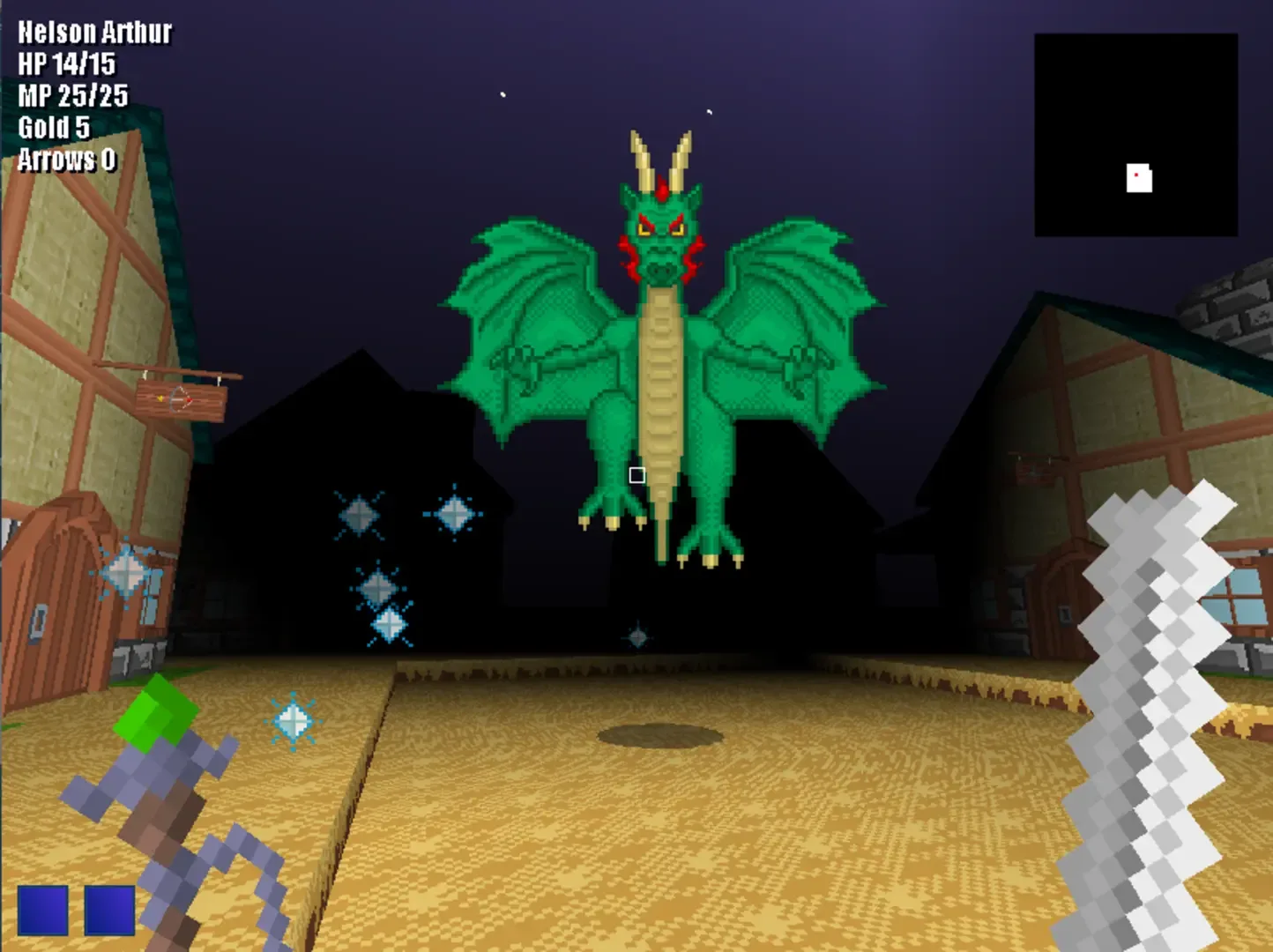Click the crosshair on the dragon's belly
This screenshot has height=952, width=1273.
(x=637, y=475)
